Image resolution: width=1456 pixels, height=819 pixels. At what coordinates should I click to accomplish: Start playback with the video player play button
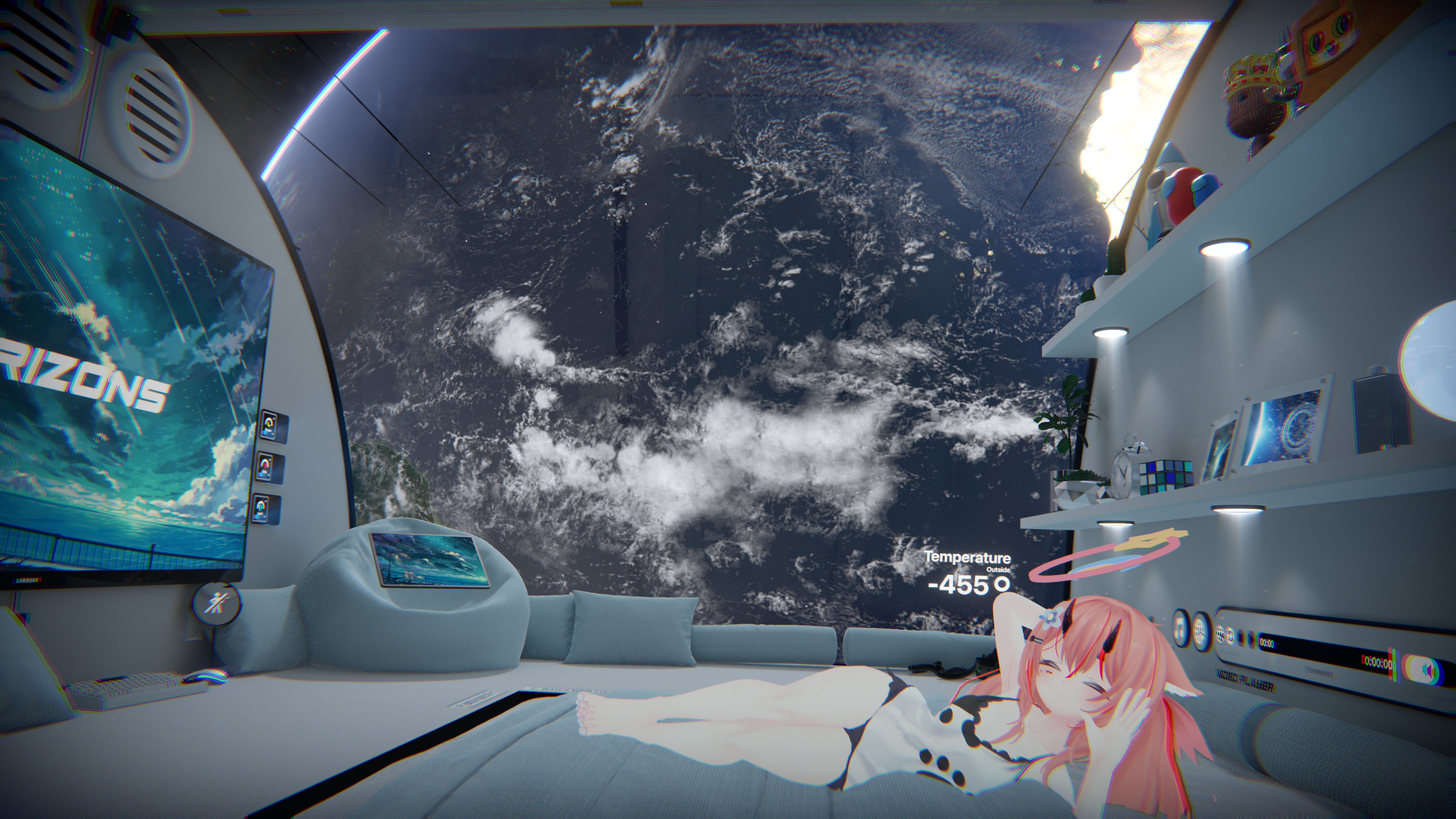click(1251, 640)
